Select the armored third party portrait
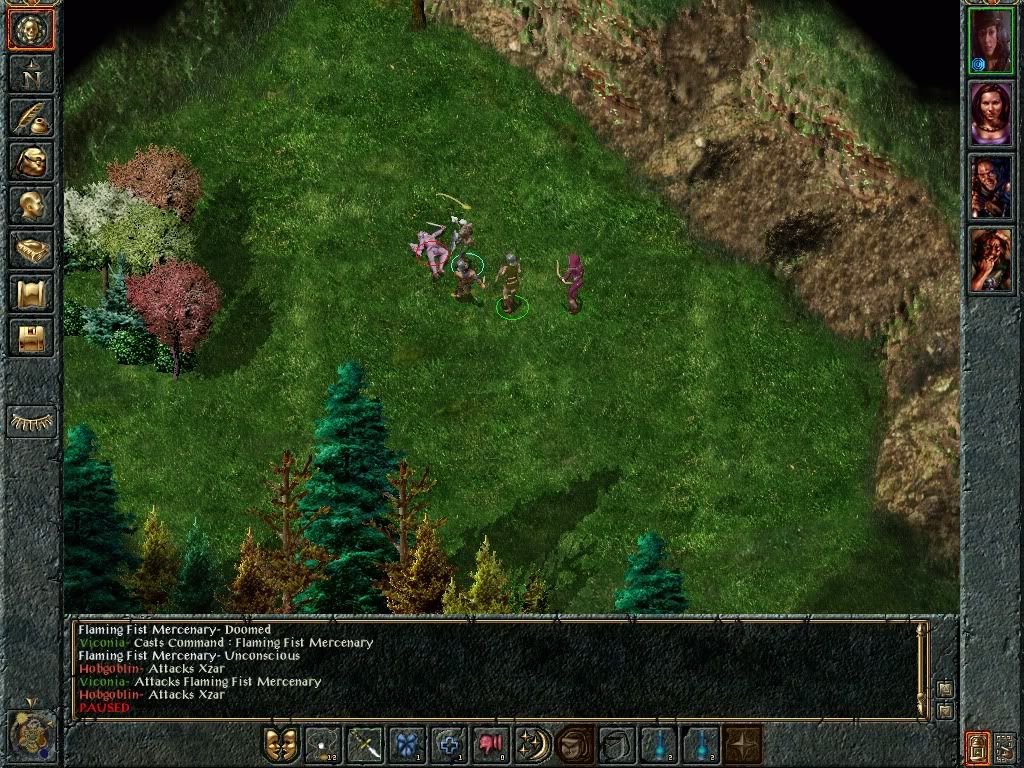The width and height of the screenshot is (1024, 768). [x=990, y=187]
